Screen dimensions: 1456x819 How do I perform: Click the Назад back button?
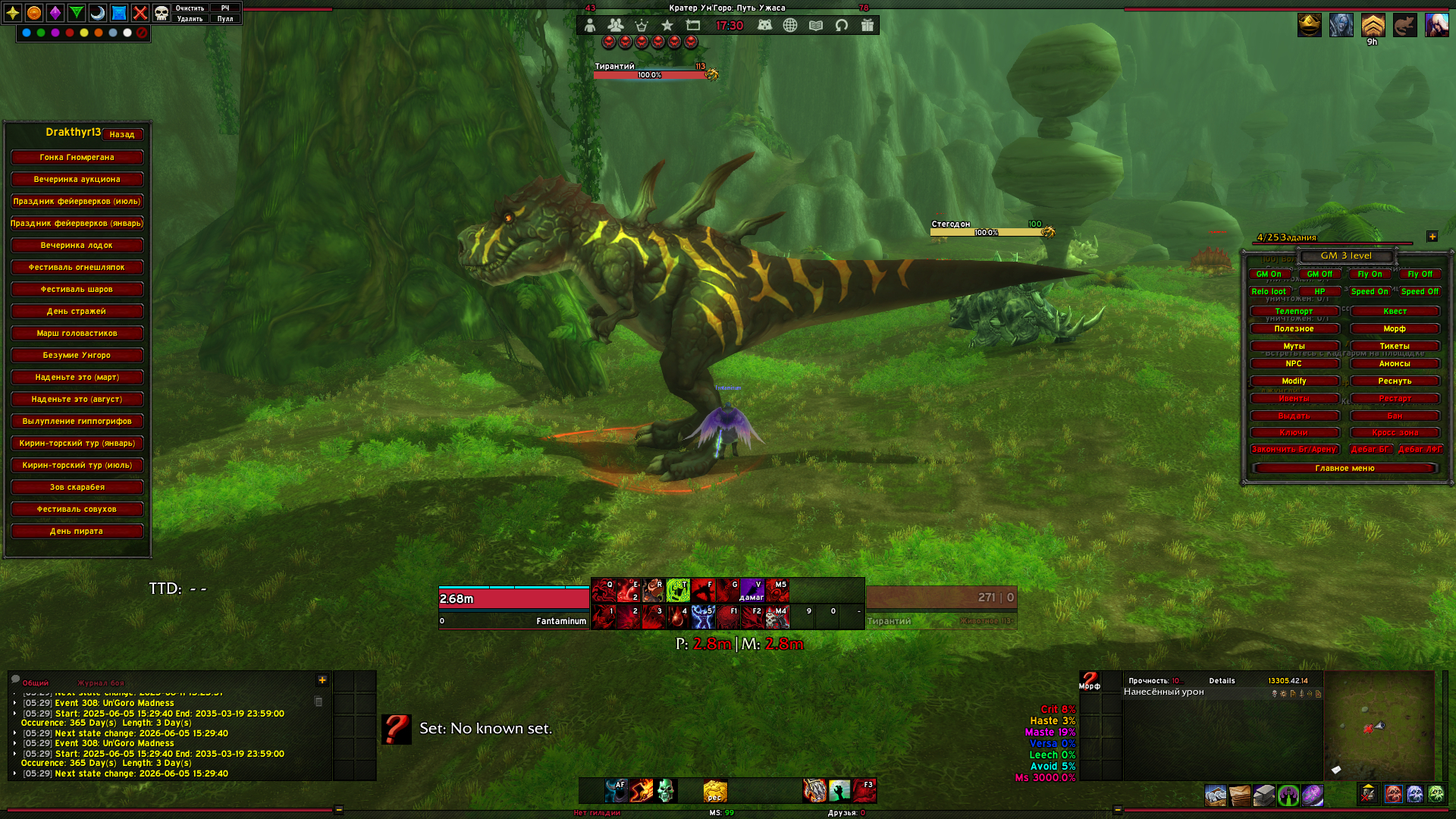click(122, 134)
